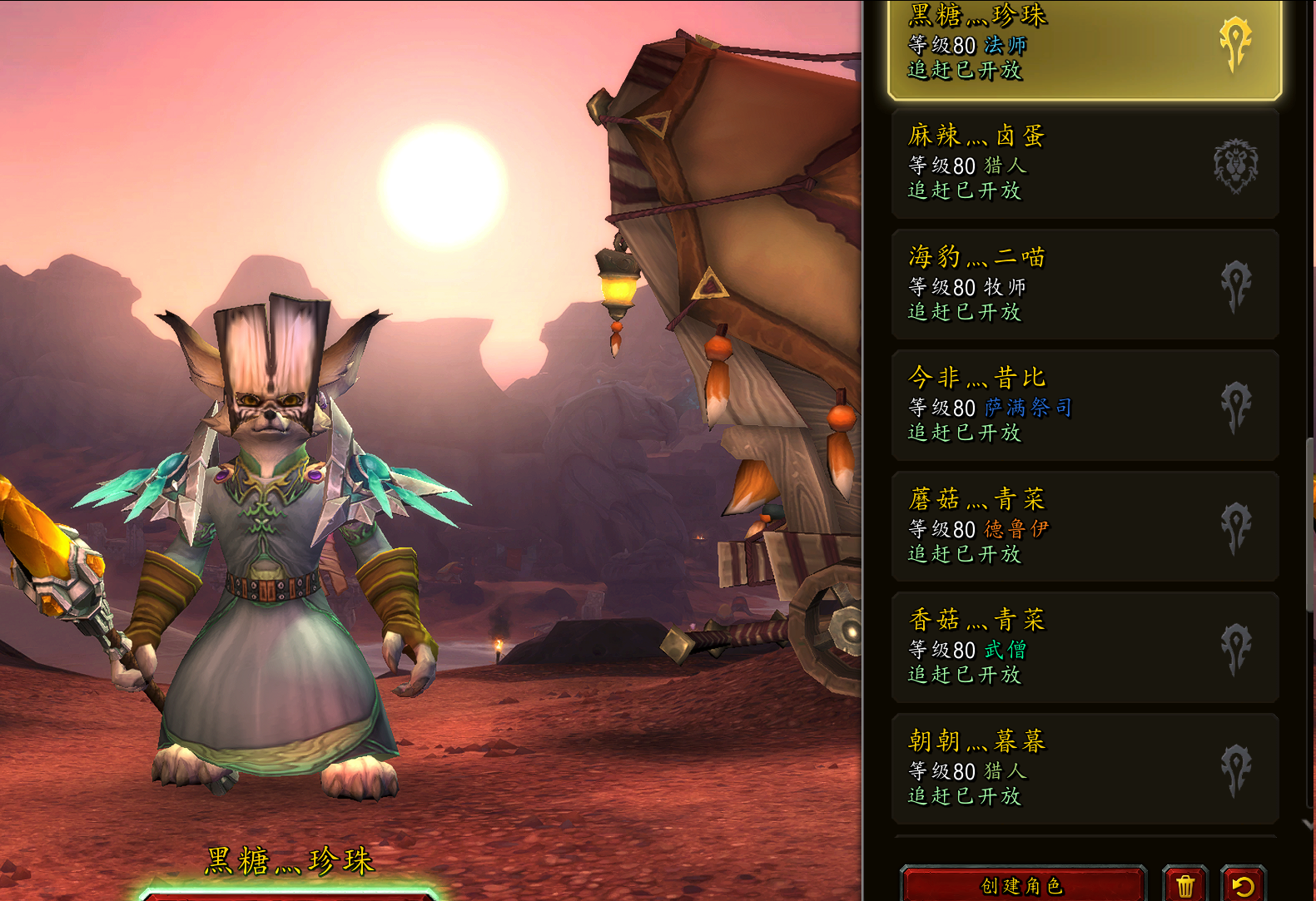The image size is (1316, 901).
Task: Select character 黑糖灬珍珠 the mage
Action: [1082, 46]
